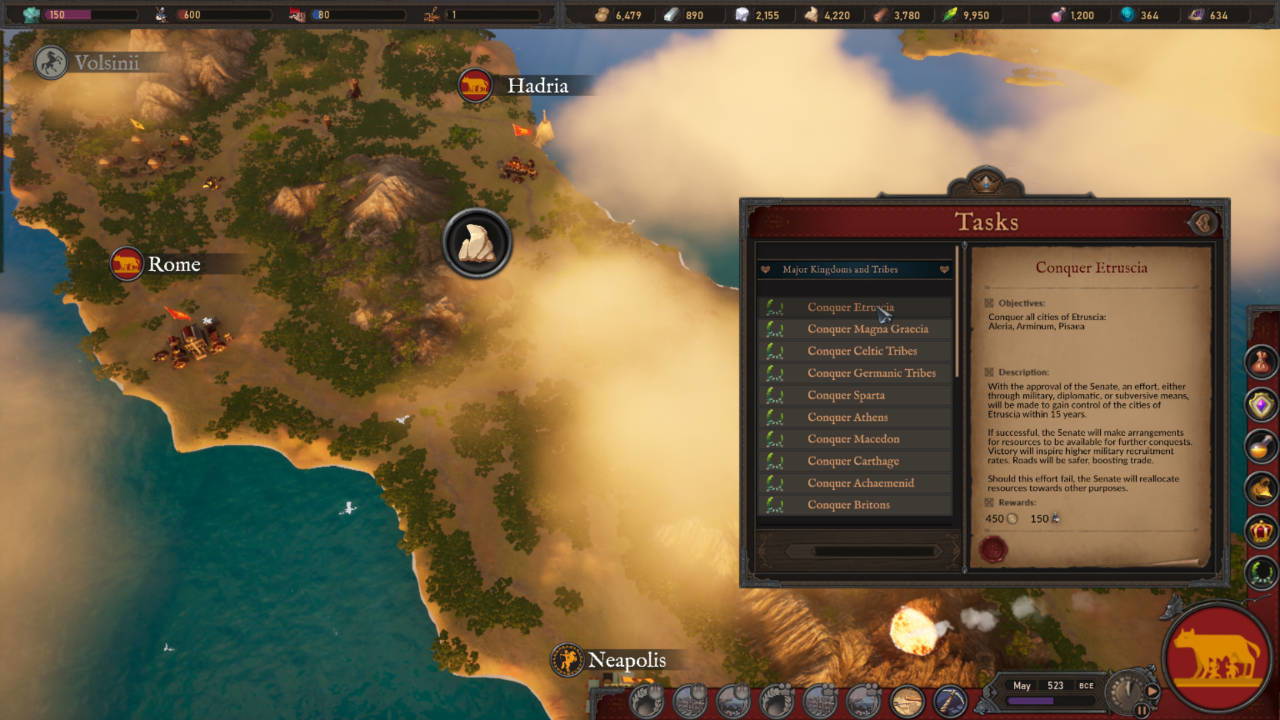The height and width of the screenshot is (720, 1280).
Task: Show the Conquer Sparta task details
Action: [x=845, y=395]
